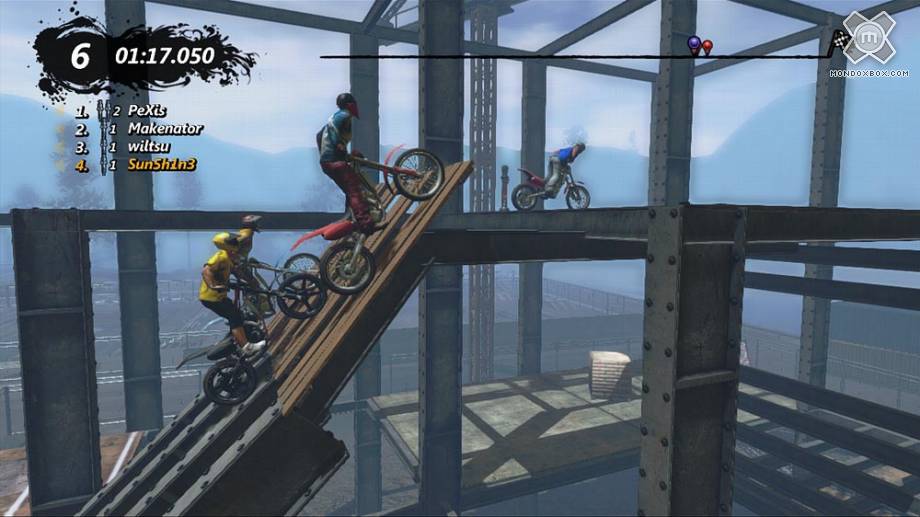Open the Mondoxbox watermark logo

(868, 41)
